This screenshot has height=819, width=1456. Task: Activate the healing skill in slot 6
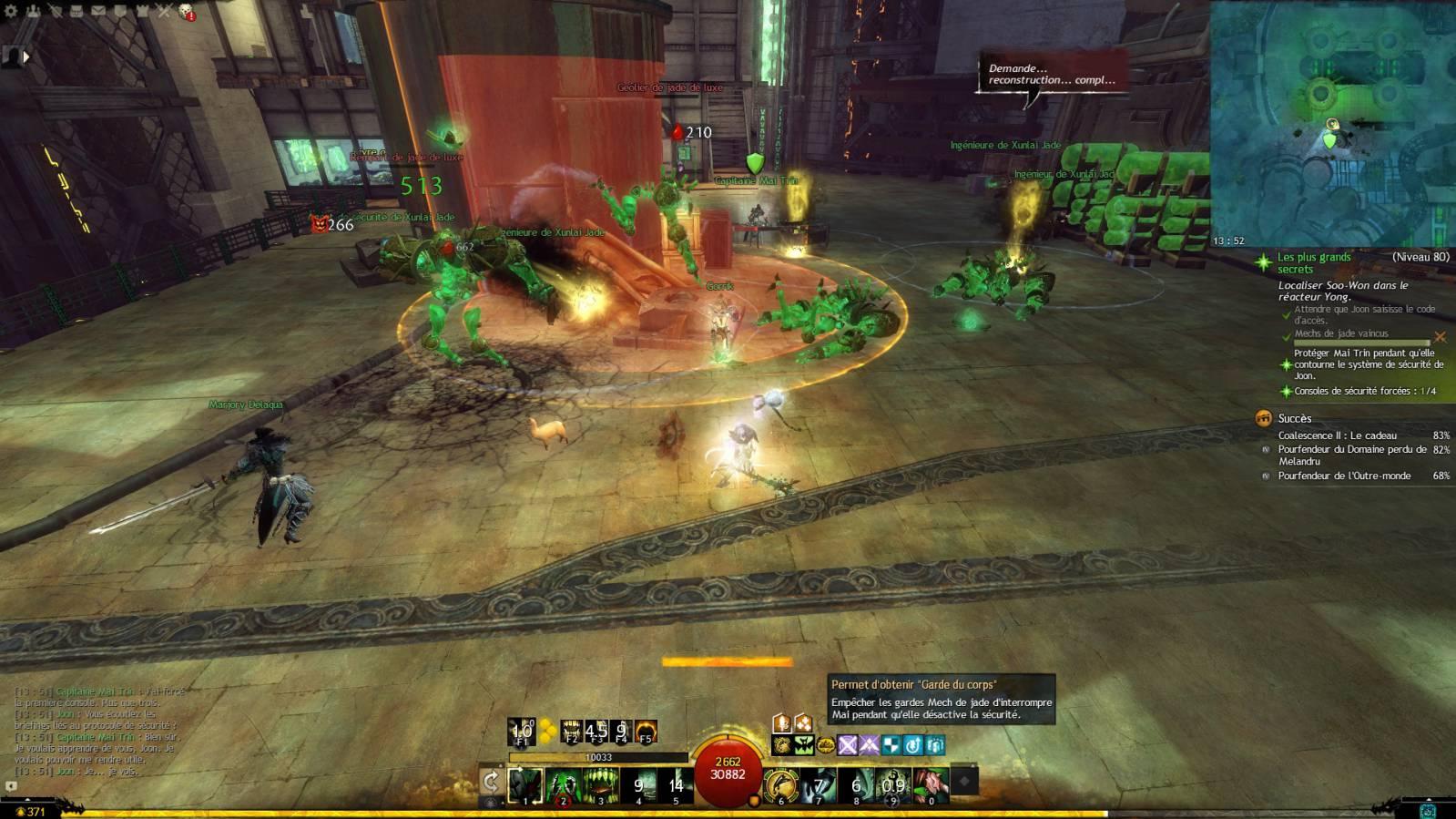click(x=780, y=785)
